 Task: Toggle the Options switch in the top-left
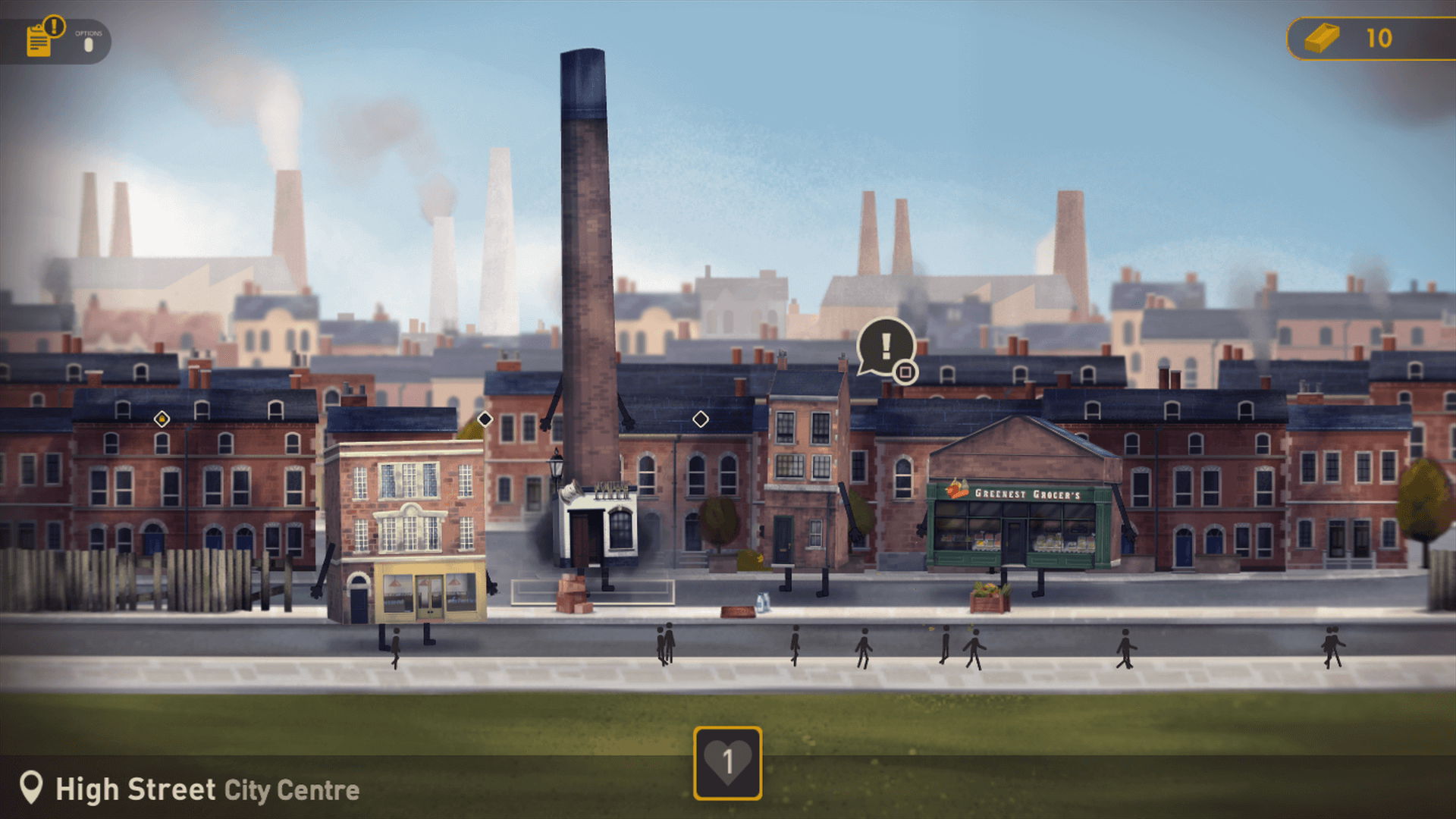[89, 44]
